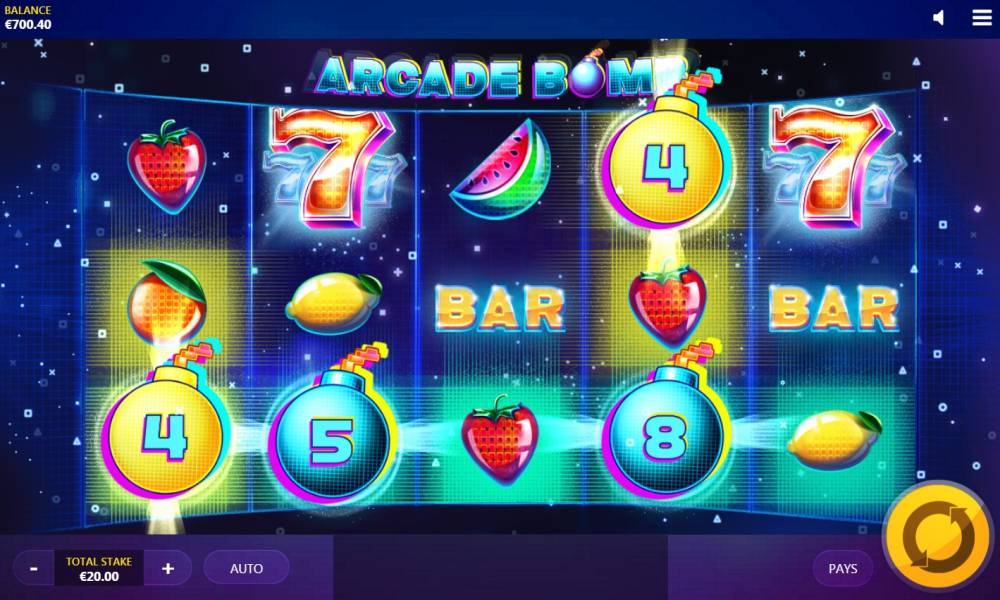Activate the AUTO spin option
Image resolution: width=1000 pixels, height=600 pixels.
246,568
